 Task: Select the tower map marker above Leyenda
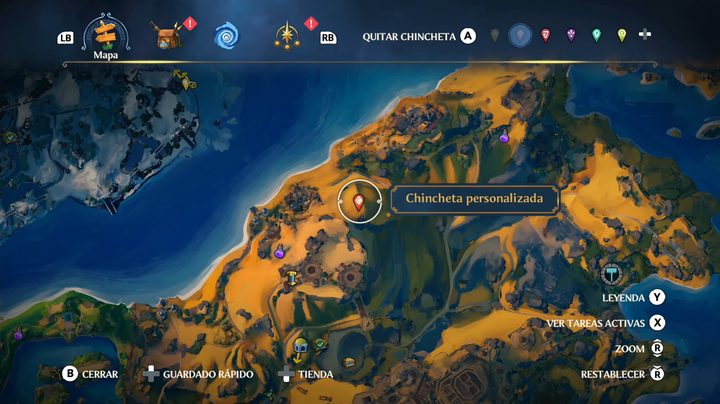coord(612,273)
